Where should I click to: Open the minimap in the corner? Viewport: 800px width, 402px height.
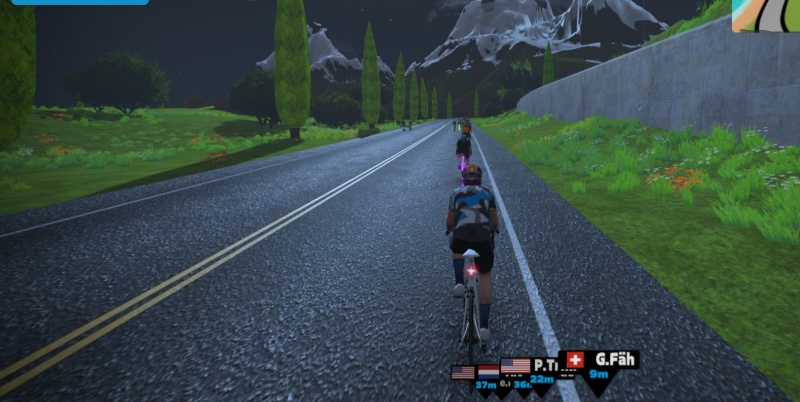point(765,16)
